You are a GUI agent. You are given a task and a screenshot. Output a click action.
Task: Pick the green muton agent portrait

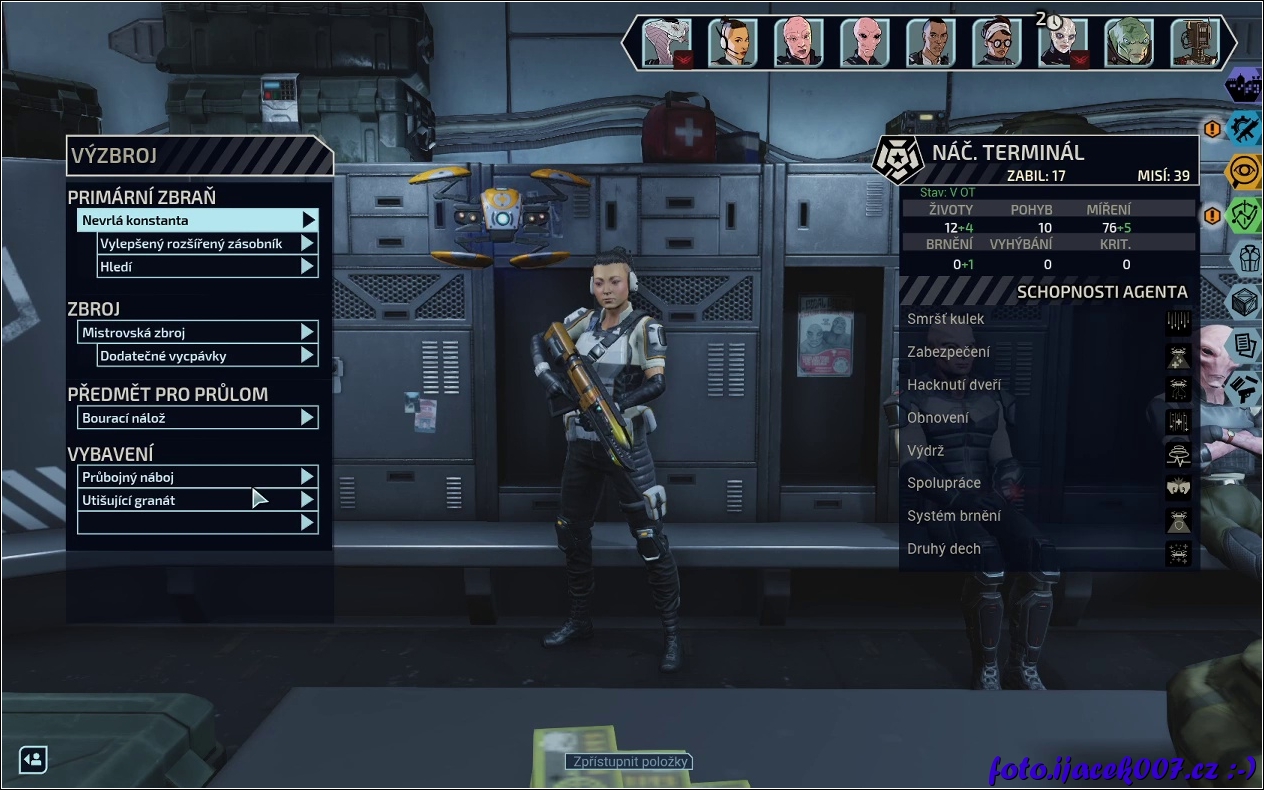(1129, 42)
